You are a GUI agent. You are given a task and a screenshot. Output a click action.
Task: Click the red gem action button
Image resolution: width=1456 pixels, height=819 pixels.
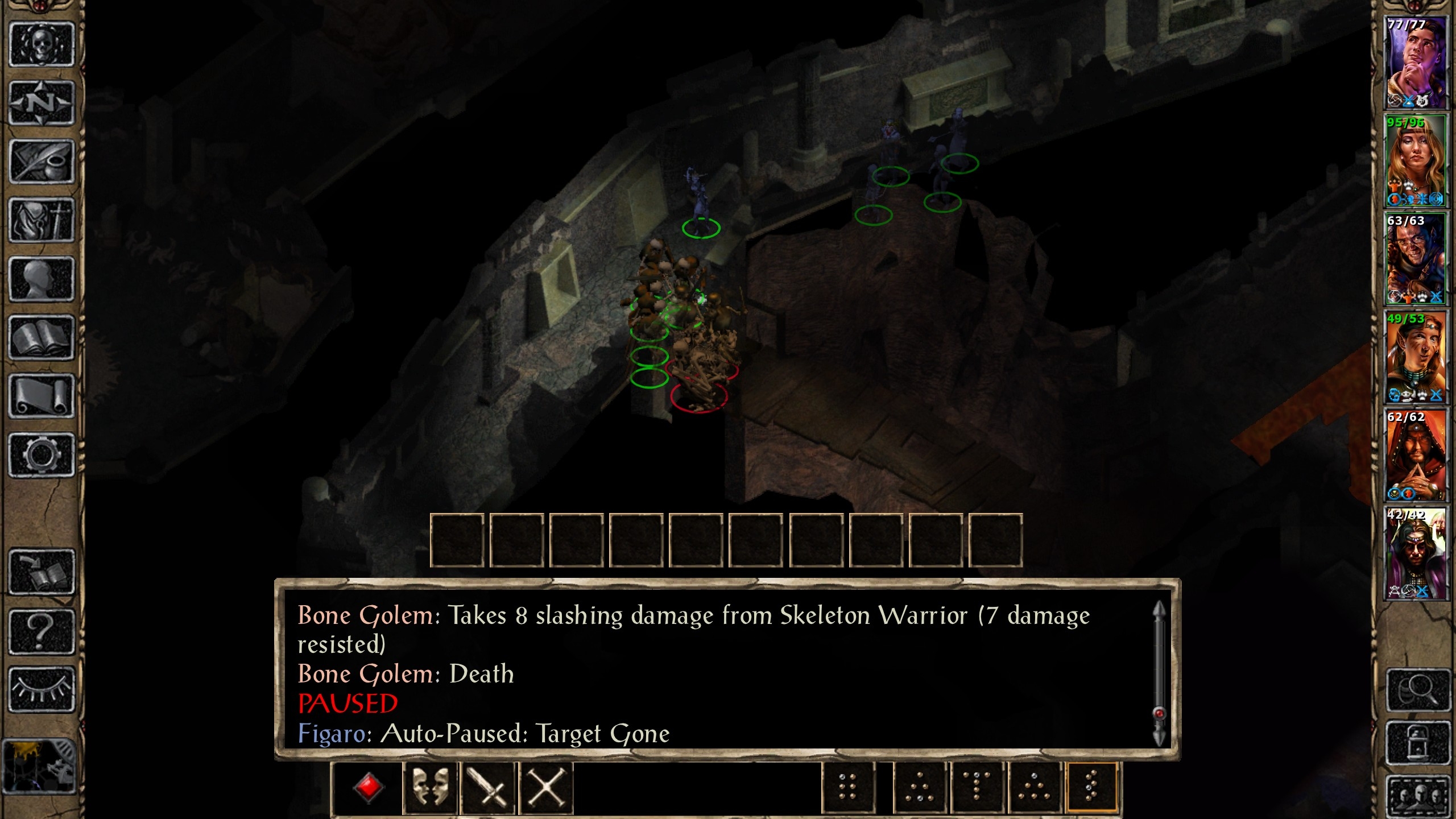[x=369, y=788]
